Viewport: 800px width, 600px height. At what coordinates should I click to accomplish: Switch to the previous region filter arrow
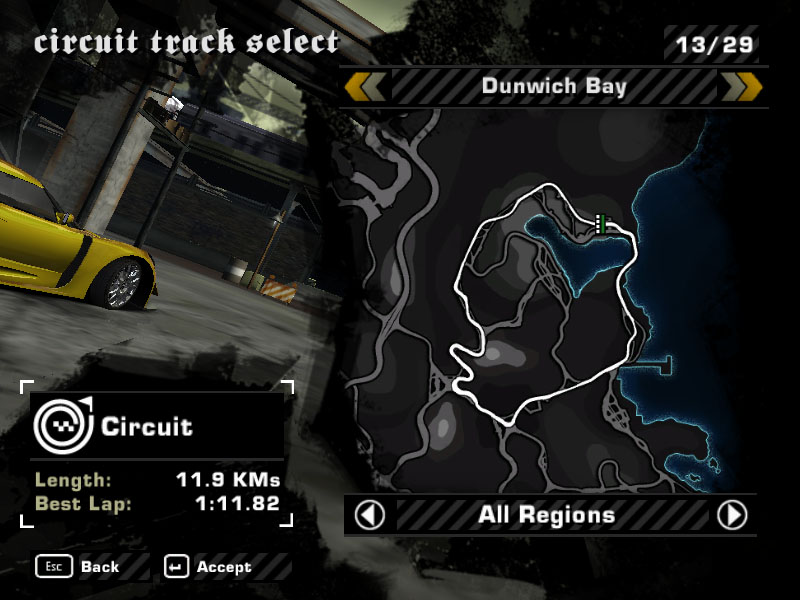coord(370,515)
